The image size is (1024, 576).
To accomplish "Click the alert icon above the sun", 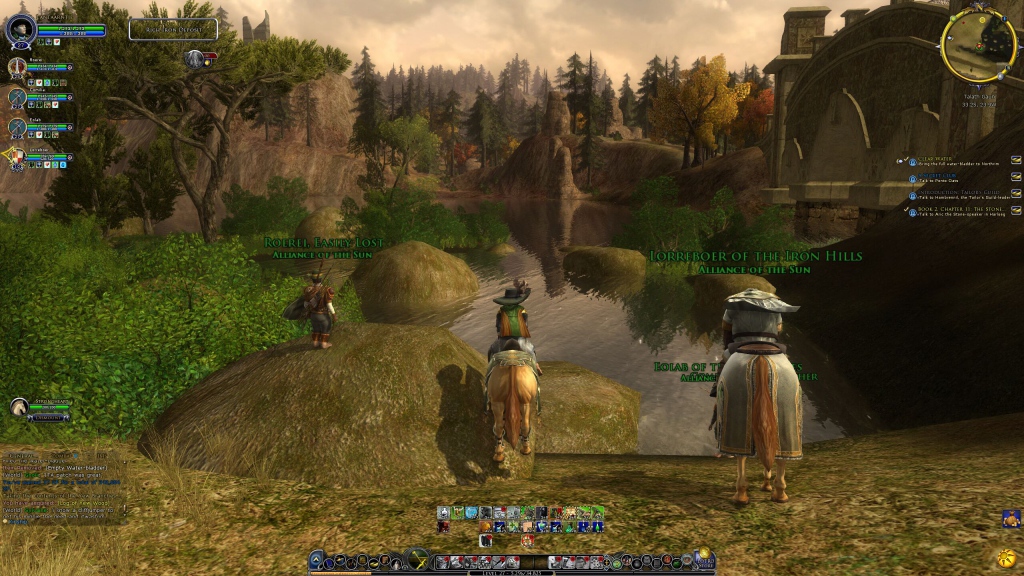I will 1010,518.
